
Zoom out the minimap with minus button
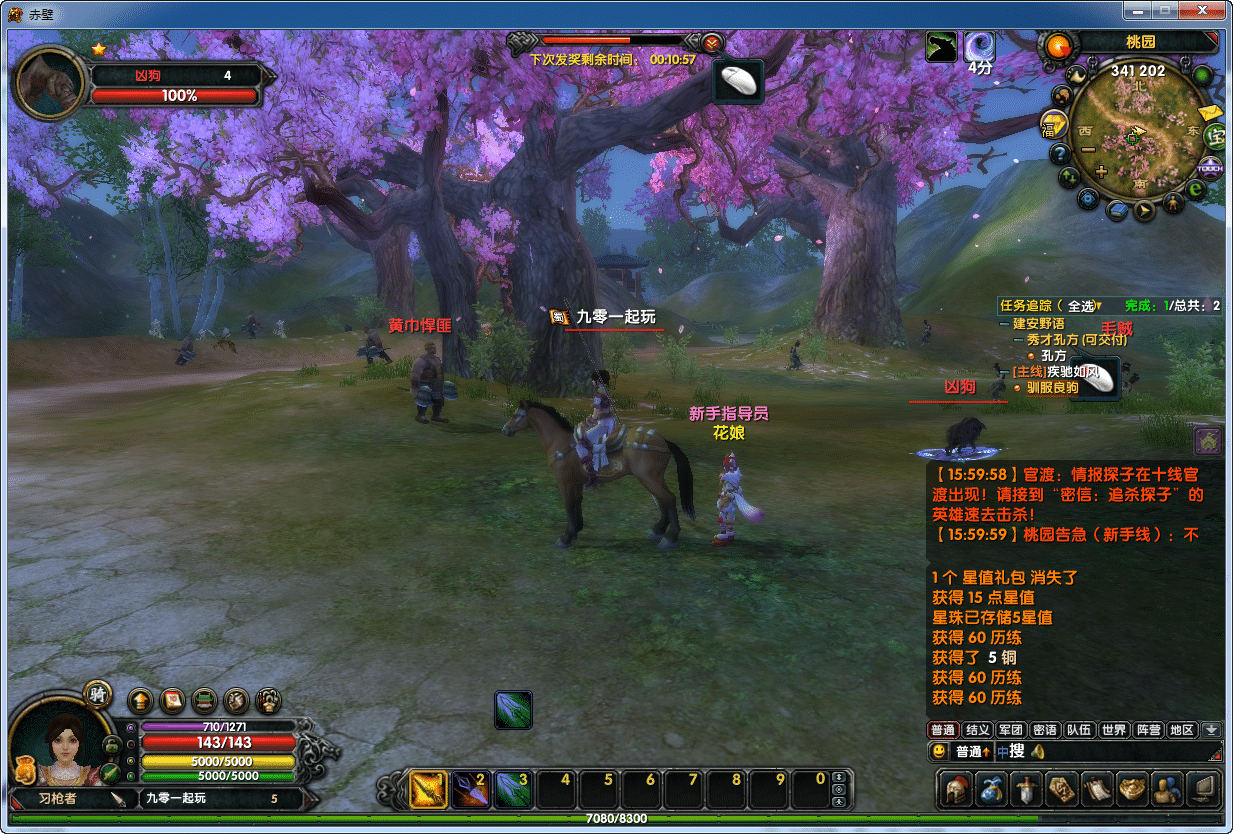coord(1089,149)
